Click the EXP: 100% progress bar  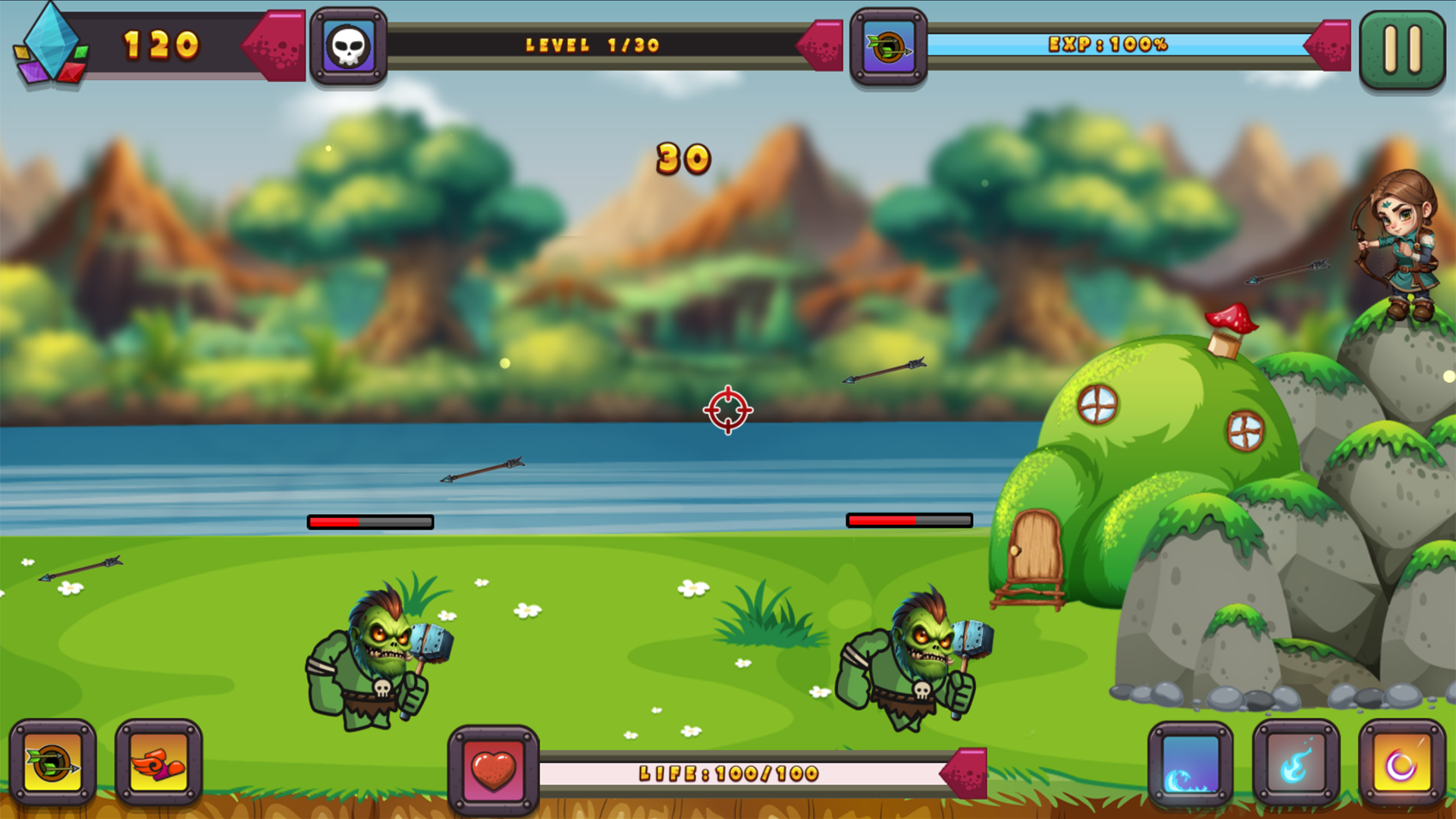coord(1107,45)
